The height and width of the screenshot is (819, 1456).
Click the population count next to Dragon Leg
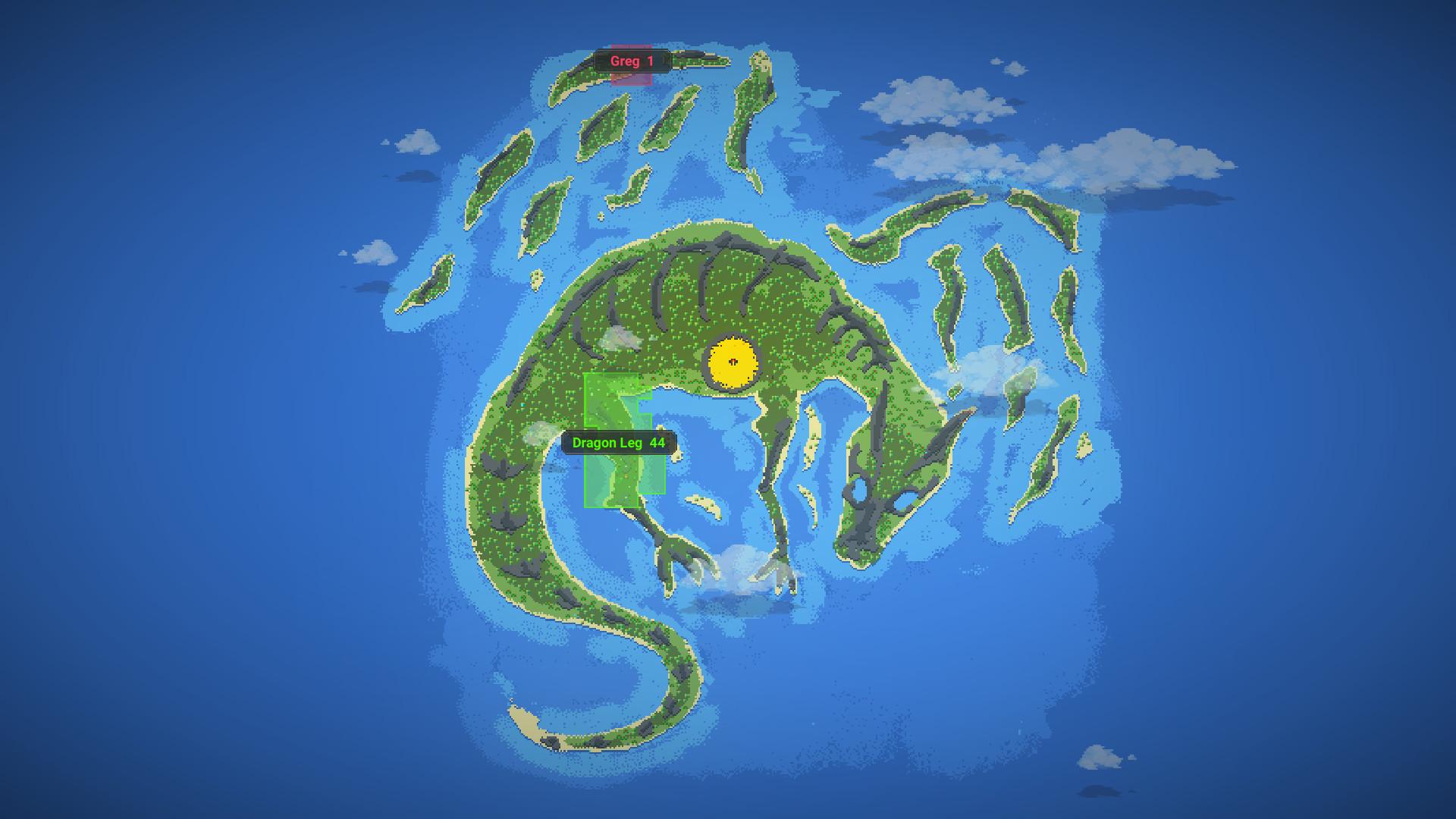click(x=658, y=444)
